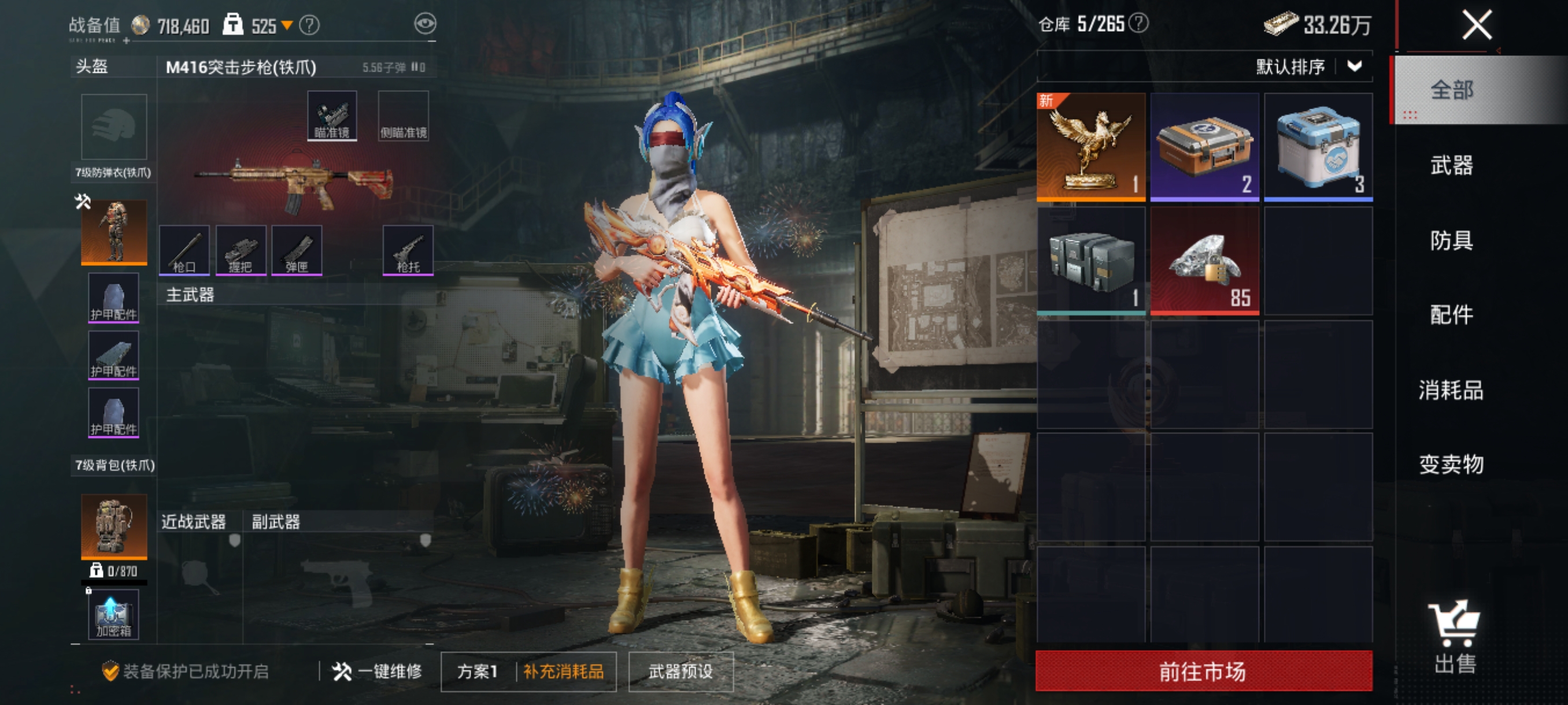The width and height of the screenshot is (1568, 705).
Task: Select the golden pegasus statue item
Action: 1091,147
